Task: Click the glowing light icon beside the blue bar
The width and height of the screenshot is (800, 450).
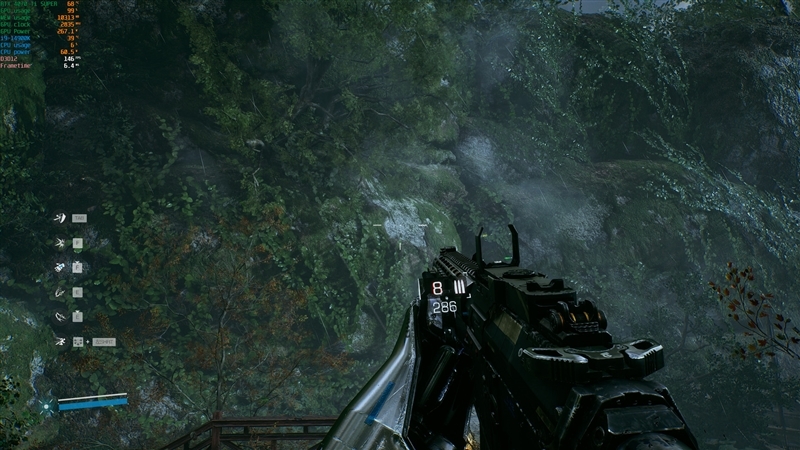Action: tap(45, 405)
